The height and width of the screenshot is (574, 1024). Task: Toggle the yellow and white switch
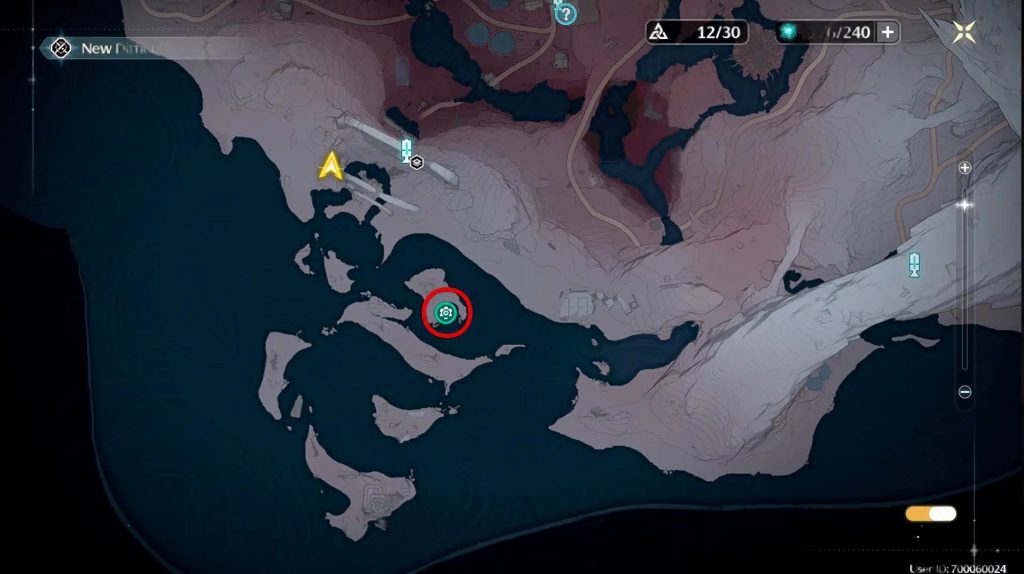pyautogui.click(x=930, y=514)
